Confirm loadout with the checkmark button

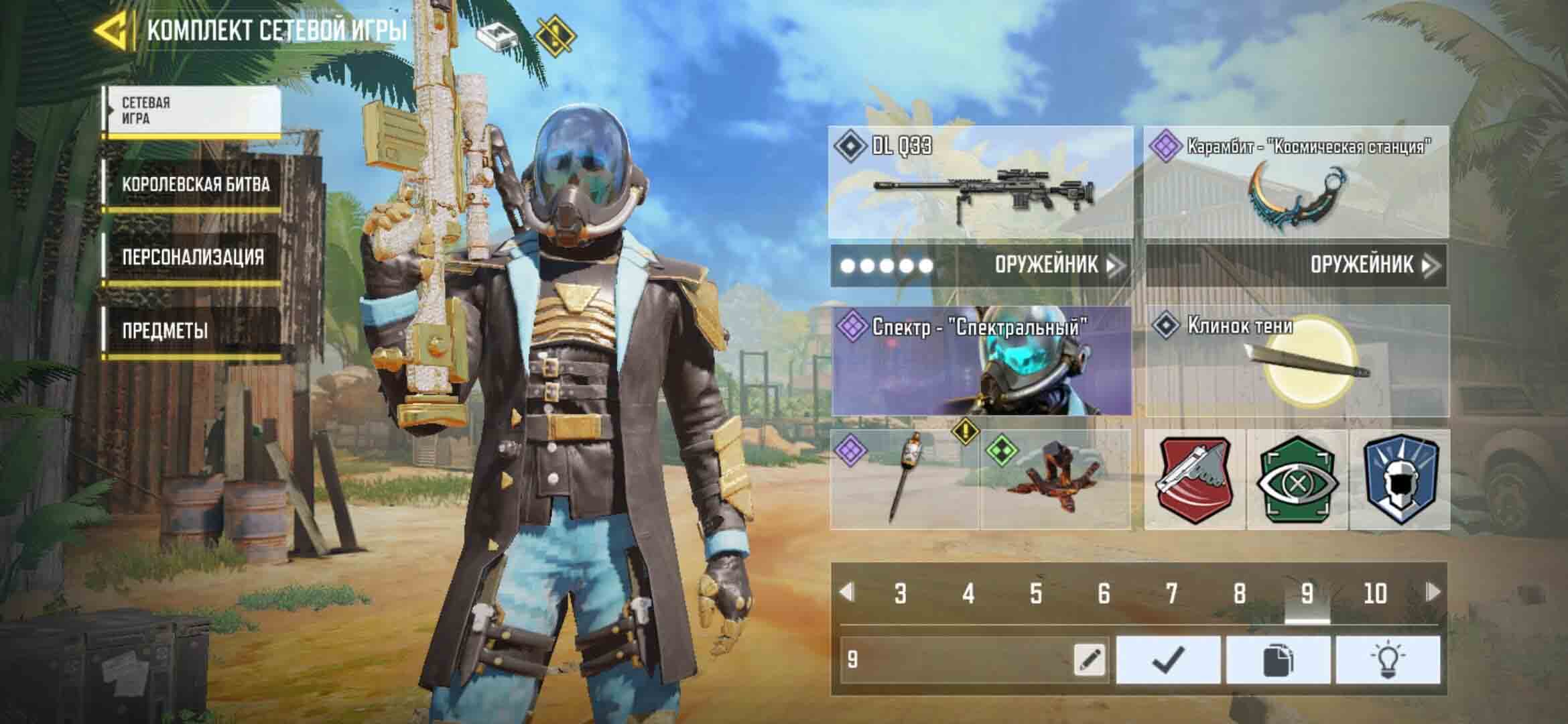click(x=1168, y=660)
